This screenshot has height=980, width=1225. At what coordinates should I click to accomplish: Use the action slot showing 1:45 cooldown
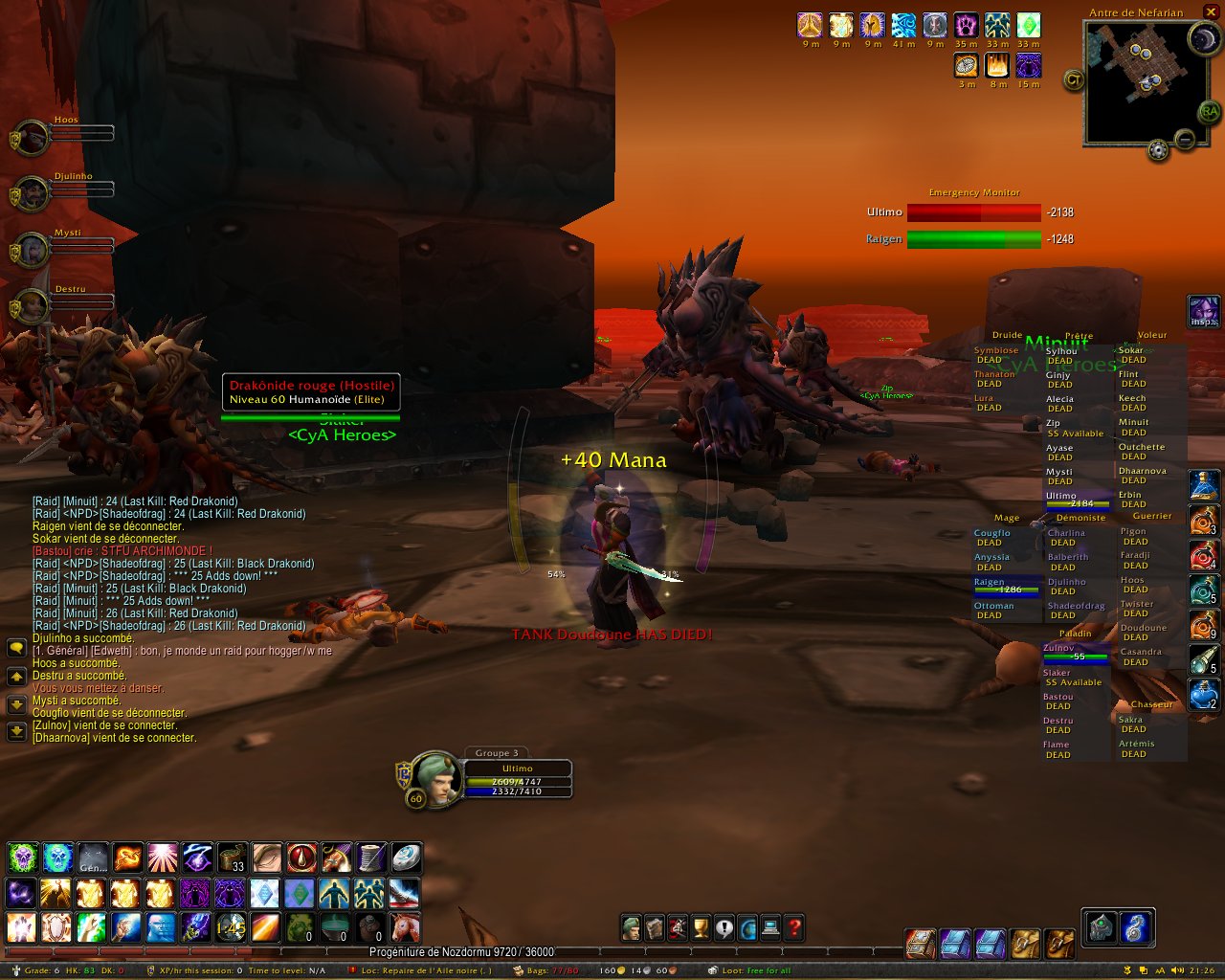232,927
